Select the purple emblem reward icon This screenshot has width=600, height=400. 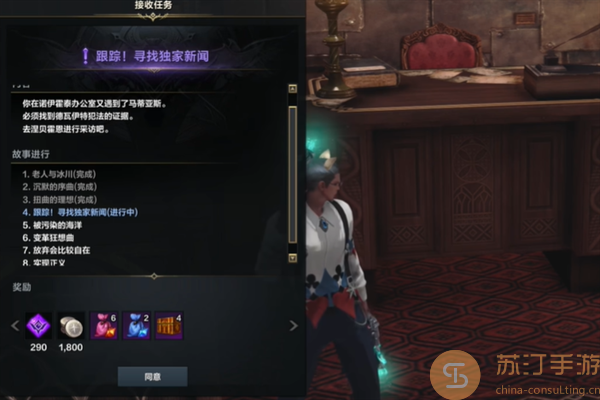click(x=40, y=325)
